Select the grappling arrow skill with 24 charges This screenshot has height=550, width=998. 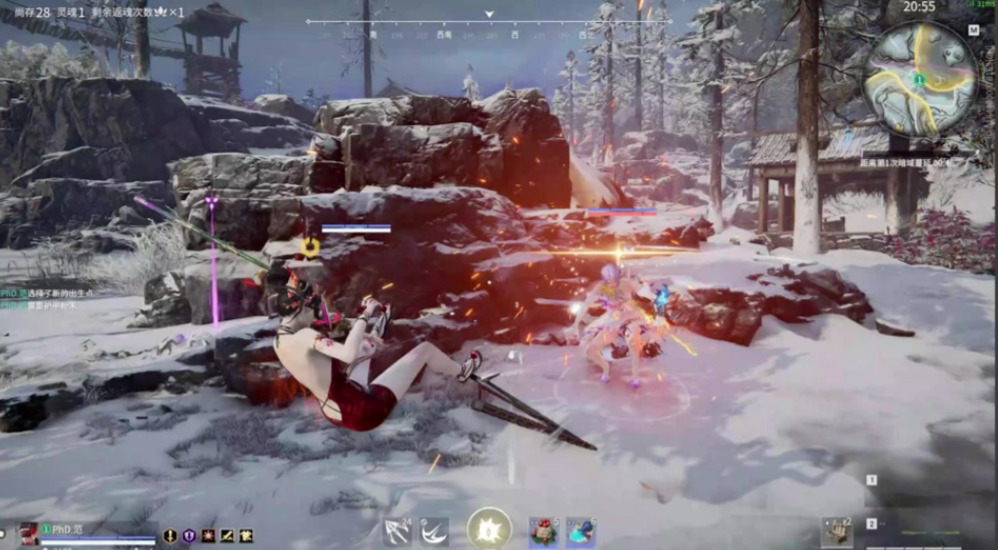click(398, 531)
